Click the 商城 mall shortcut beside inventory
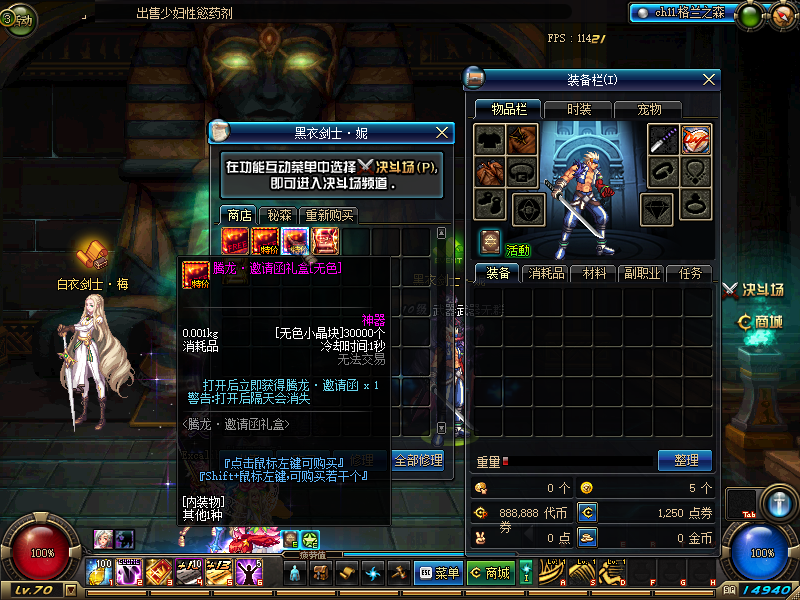This screenshot has height=600, width=800. (758, 322)
